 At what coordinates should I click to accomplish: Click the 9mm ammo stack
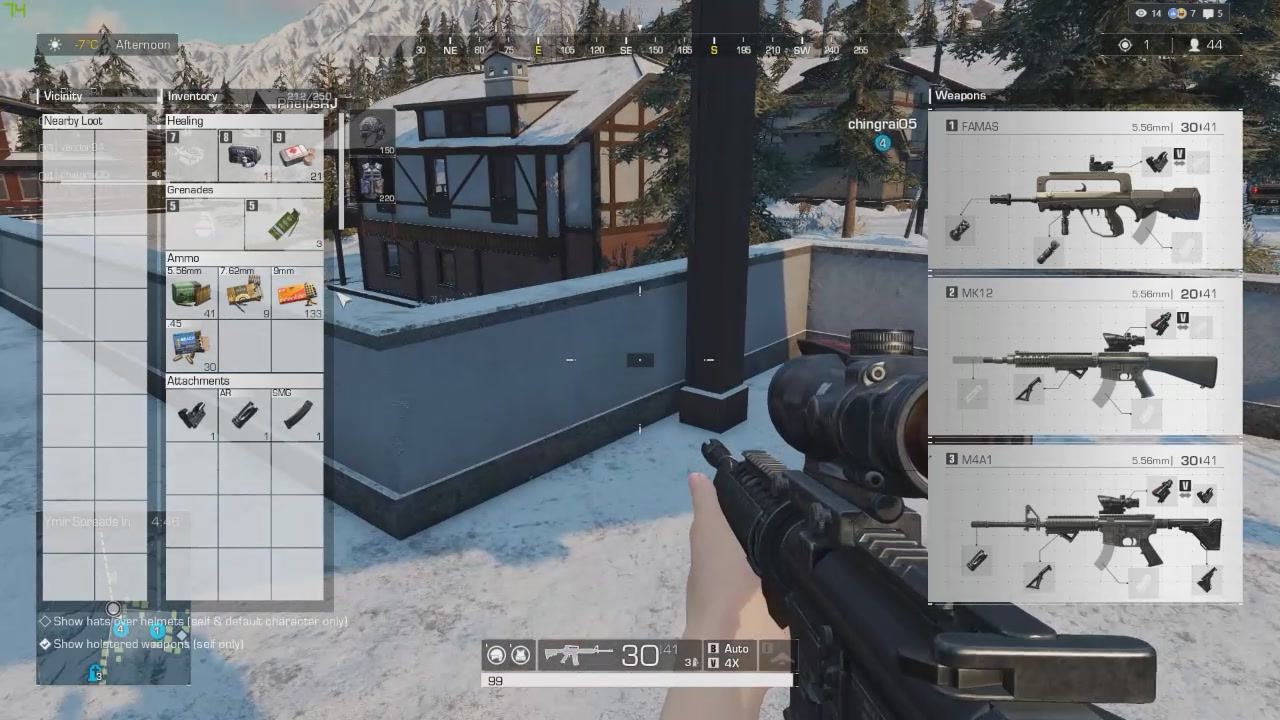coord(296,293)
